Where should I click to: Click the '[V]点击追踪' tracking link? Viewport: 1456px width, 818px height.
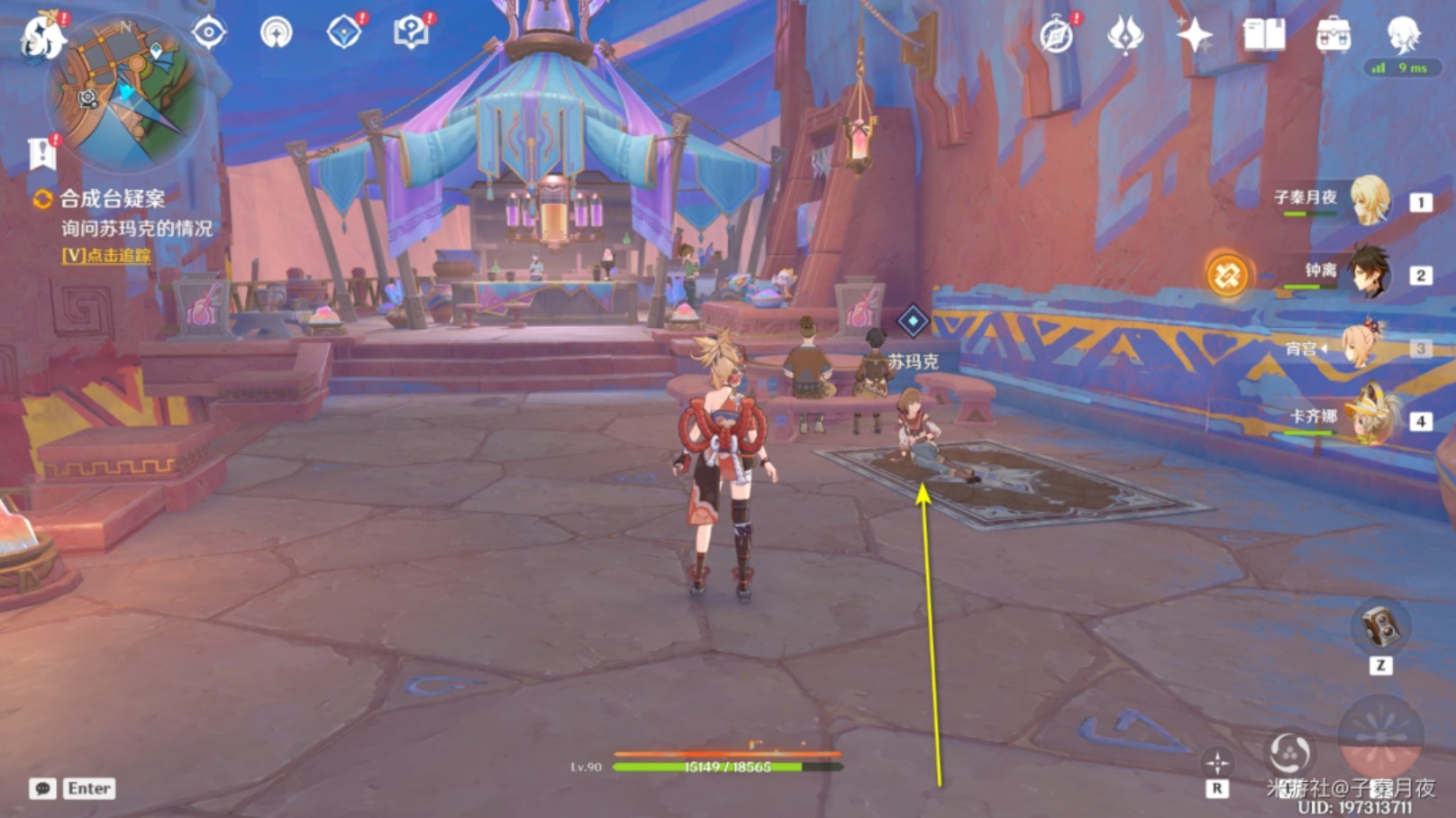click(x=106, y=256)
